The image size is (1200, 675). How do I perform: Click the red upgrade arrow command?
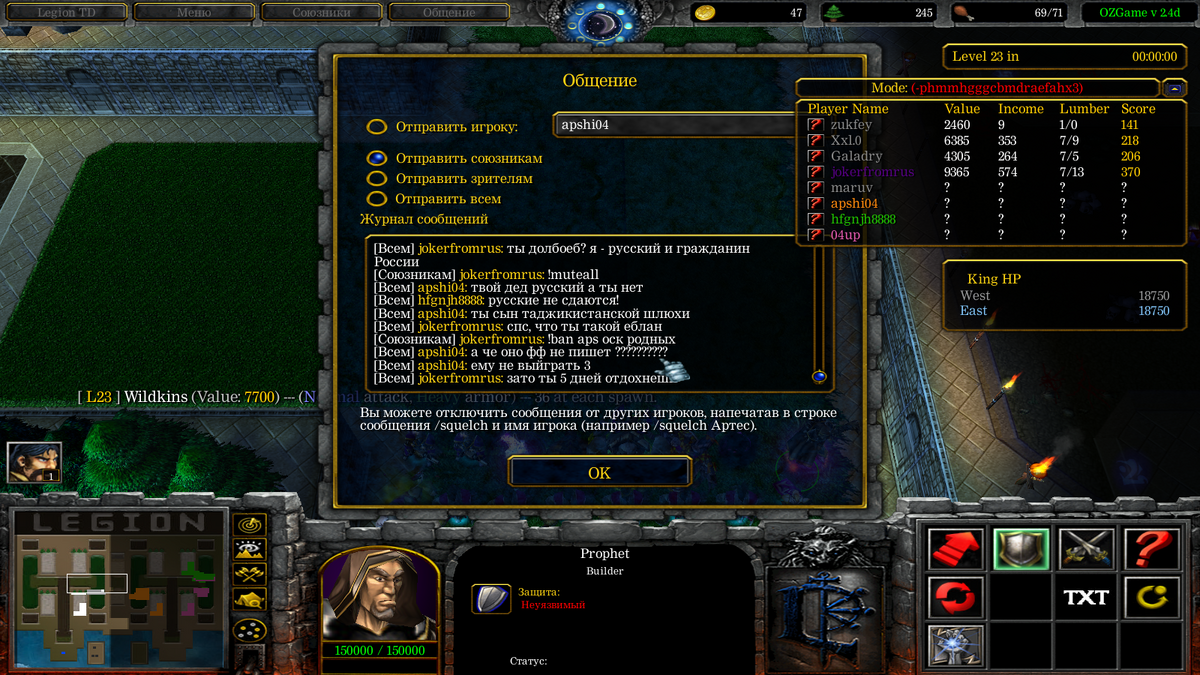(x=955, y=549)
